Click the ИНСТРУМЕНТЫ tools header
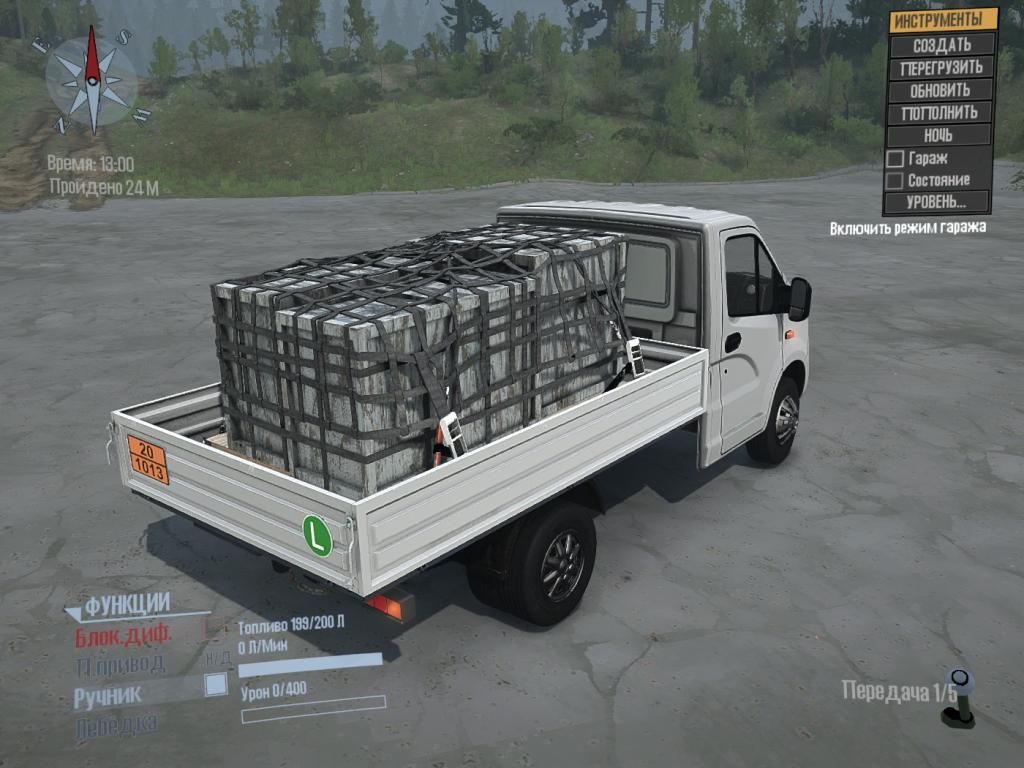 pyautogui.click(x=943, y=20)
